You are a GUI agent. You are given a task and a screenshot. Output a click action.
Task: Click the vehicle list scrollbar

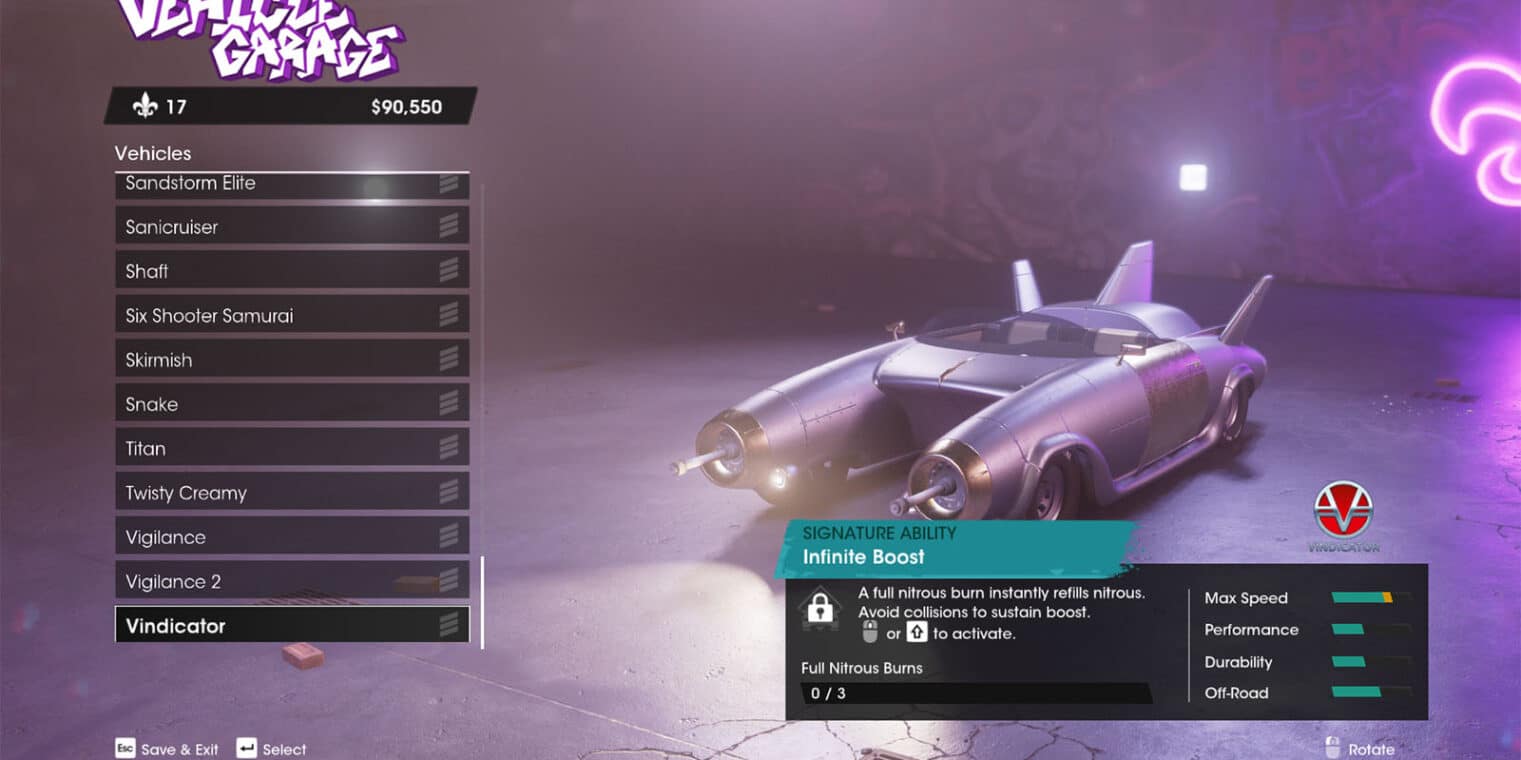click(482, 602)
